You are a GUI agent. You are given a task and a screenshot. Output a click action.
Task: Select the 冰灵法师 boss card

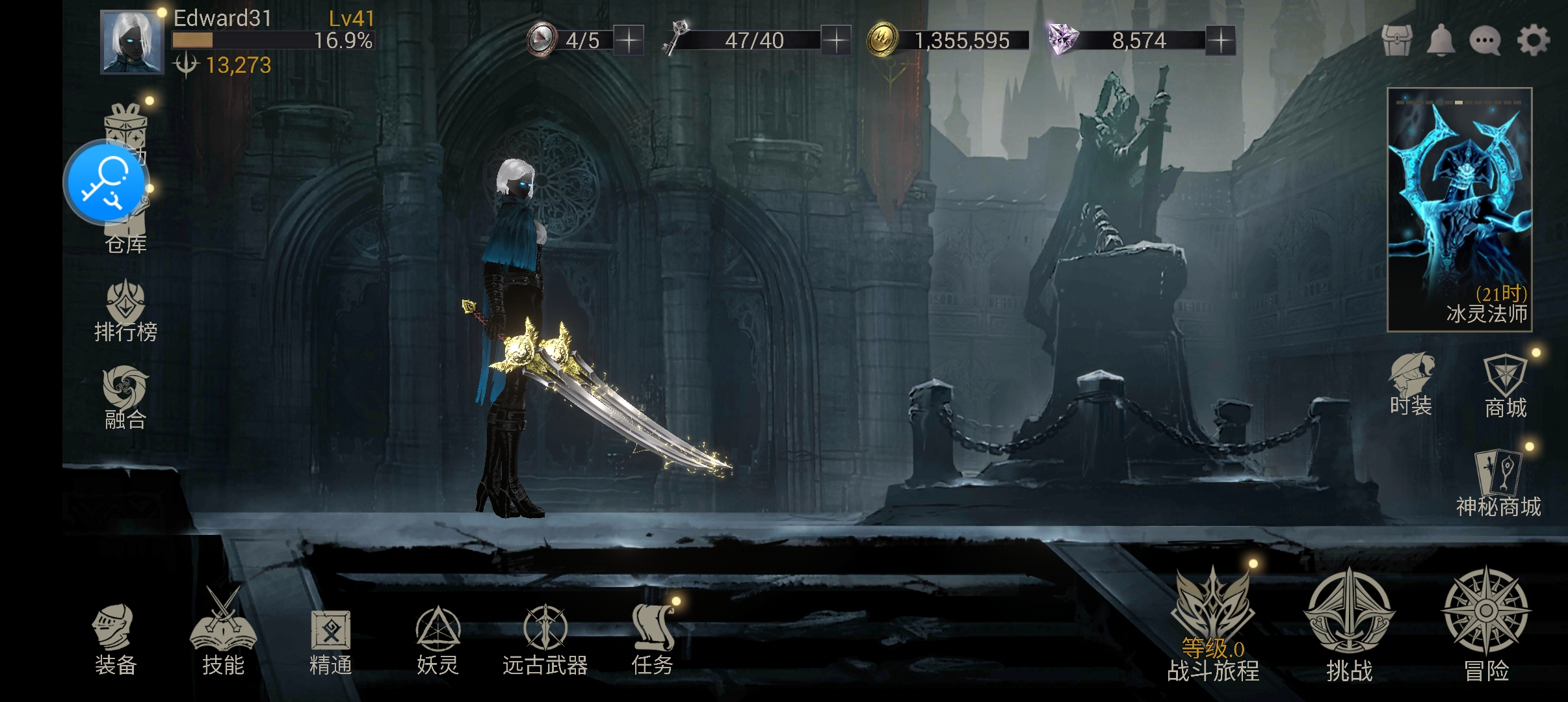pos(1459,209)
